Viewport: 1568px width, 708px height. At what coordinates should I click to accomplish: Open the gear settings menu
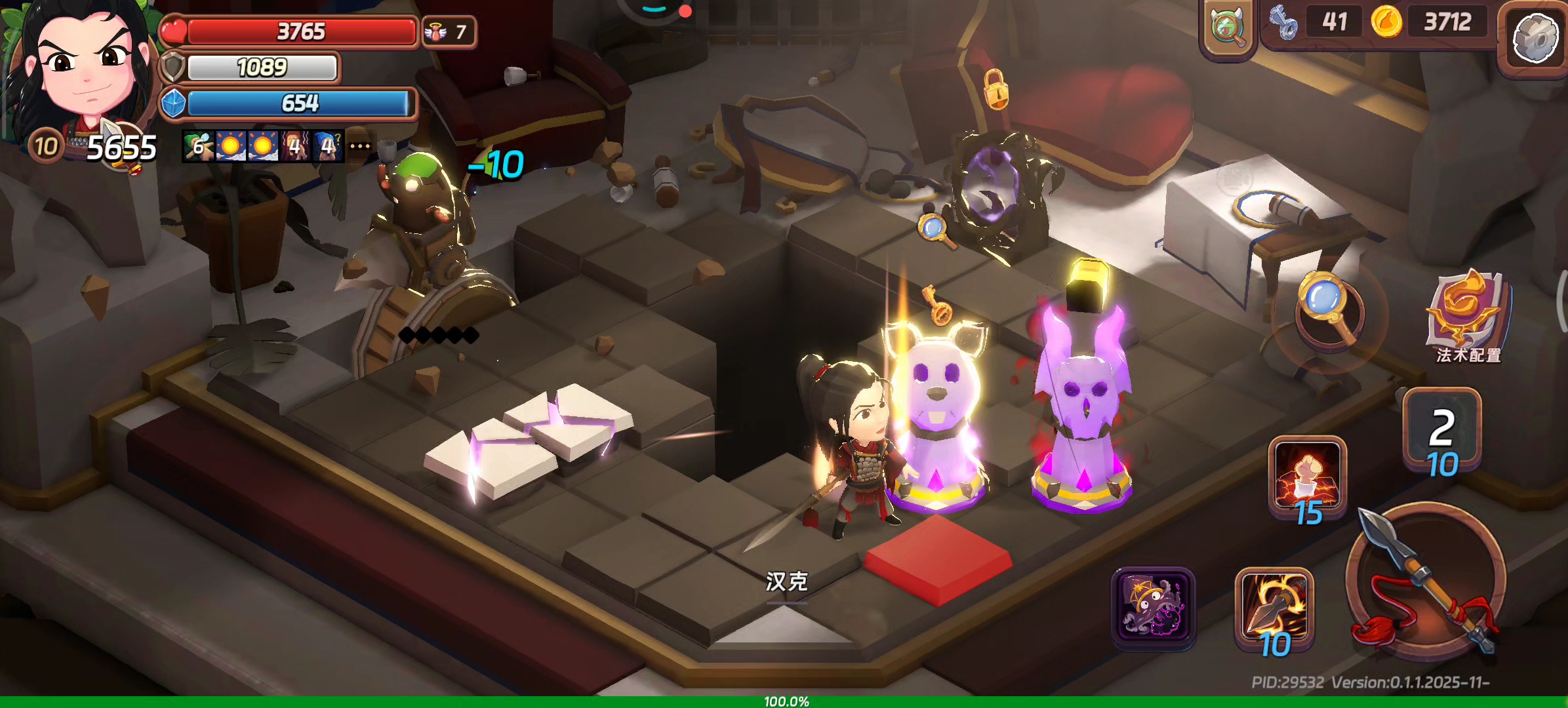(1535, 38)
